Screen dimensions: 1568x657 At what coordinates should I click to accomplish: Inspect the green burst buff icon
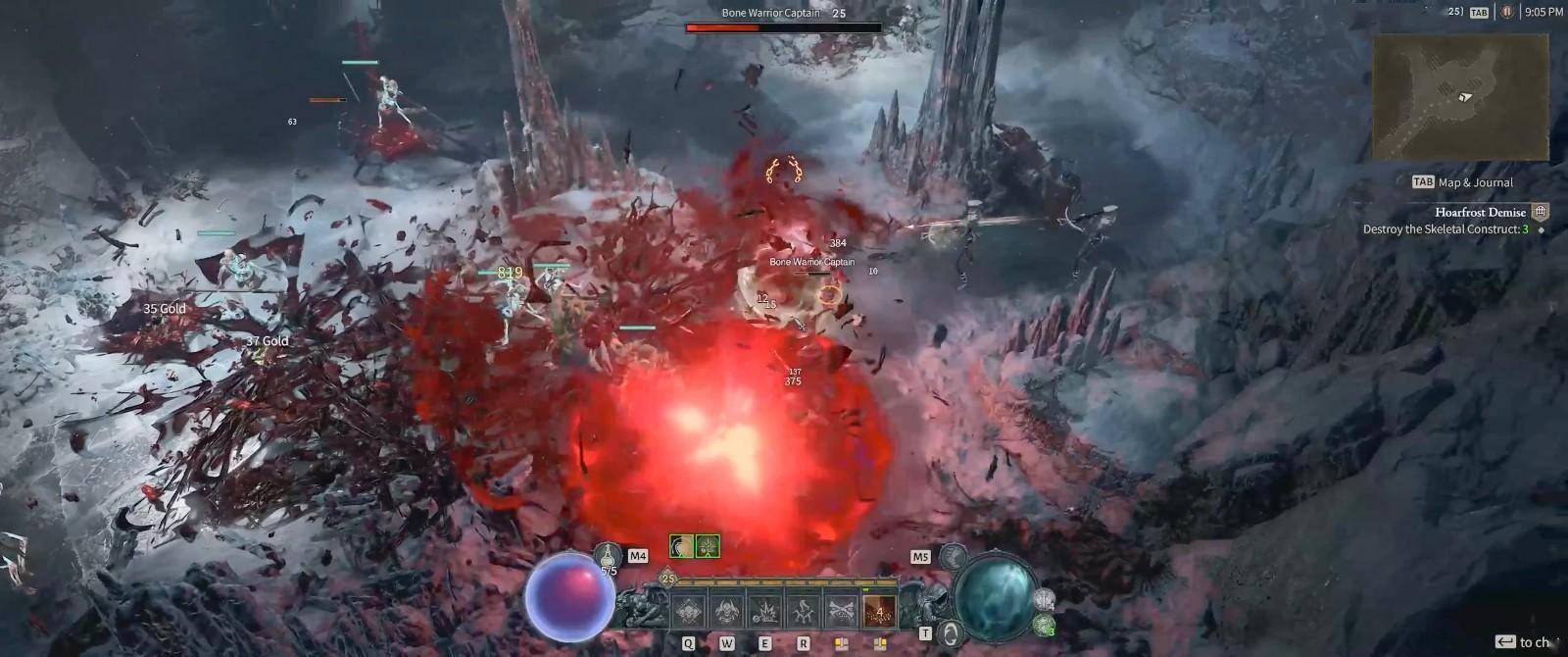pyautogui.click(x=708, y=546)
